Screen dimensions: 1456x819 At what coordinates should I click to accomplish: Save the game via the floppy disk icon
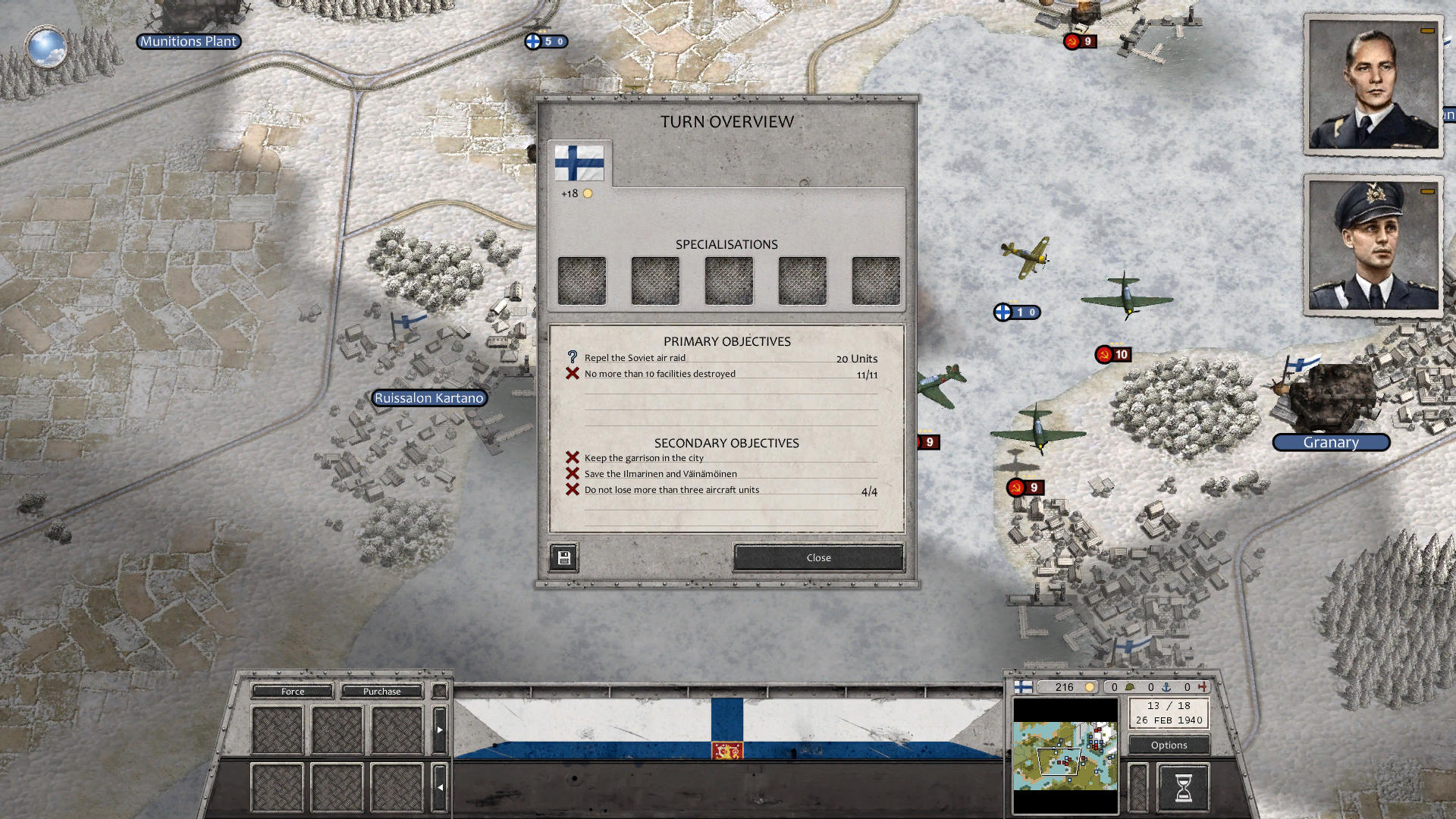(x=563, y=557)
